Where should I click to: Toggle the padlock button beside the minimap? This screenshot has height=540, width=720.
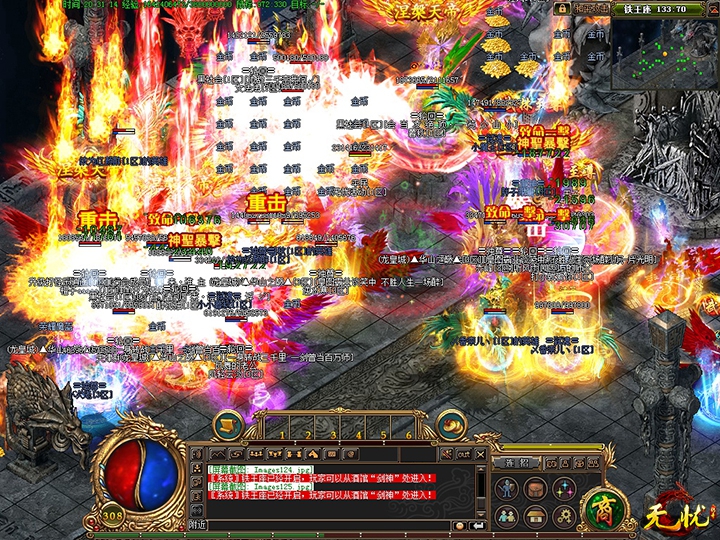563,8
